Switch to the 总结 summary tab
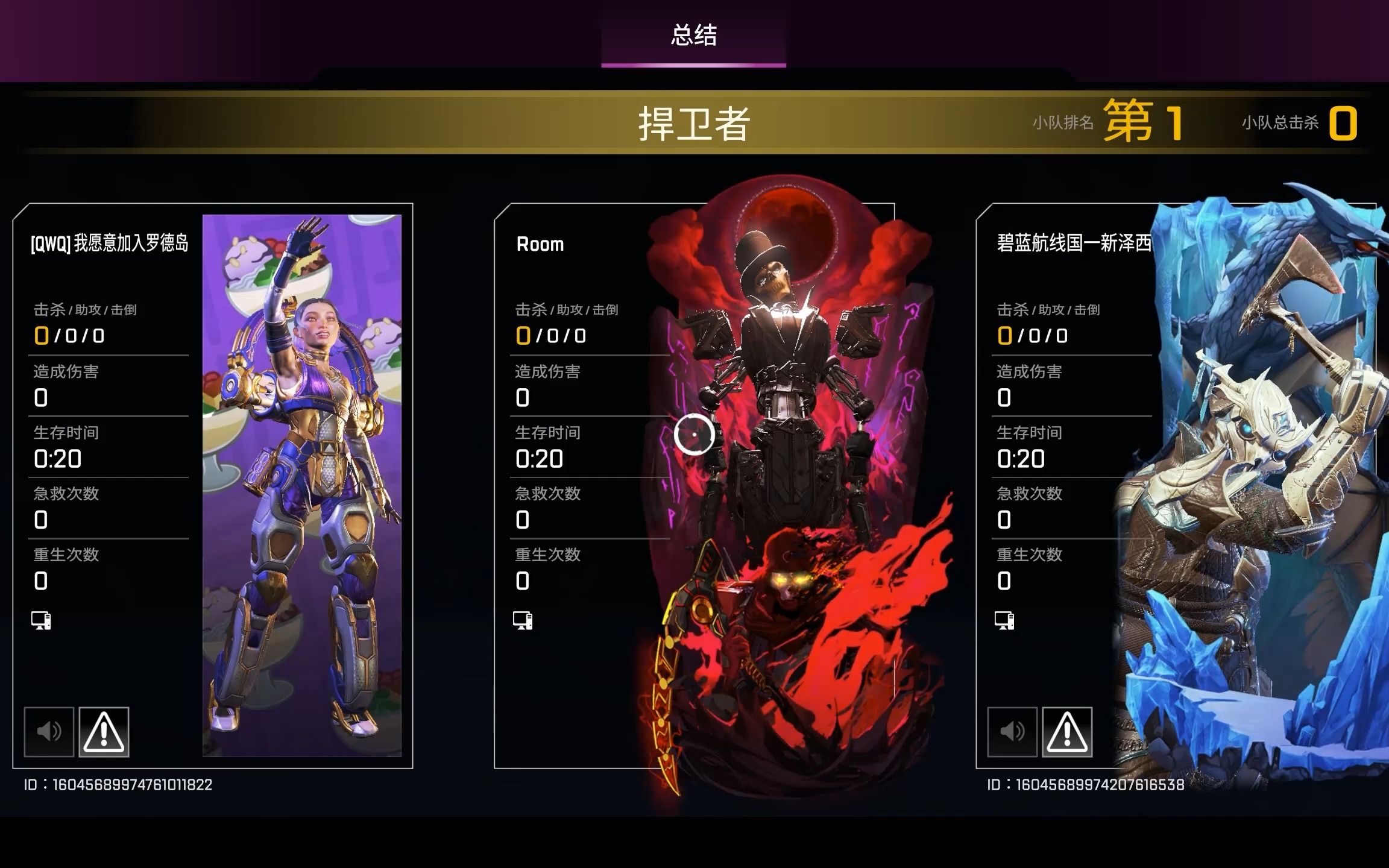This screenshot has width=1389, height=868. tap(693, 36)
